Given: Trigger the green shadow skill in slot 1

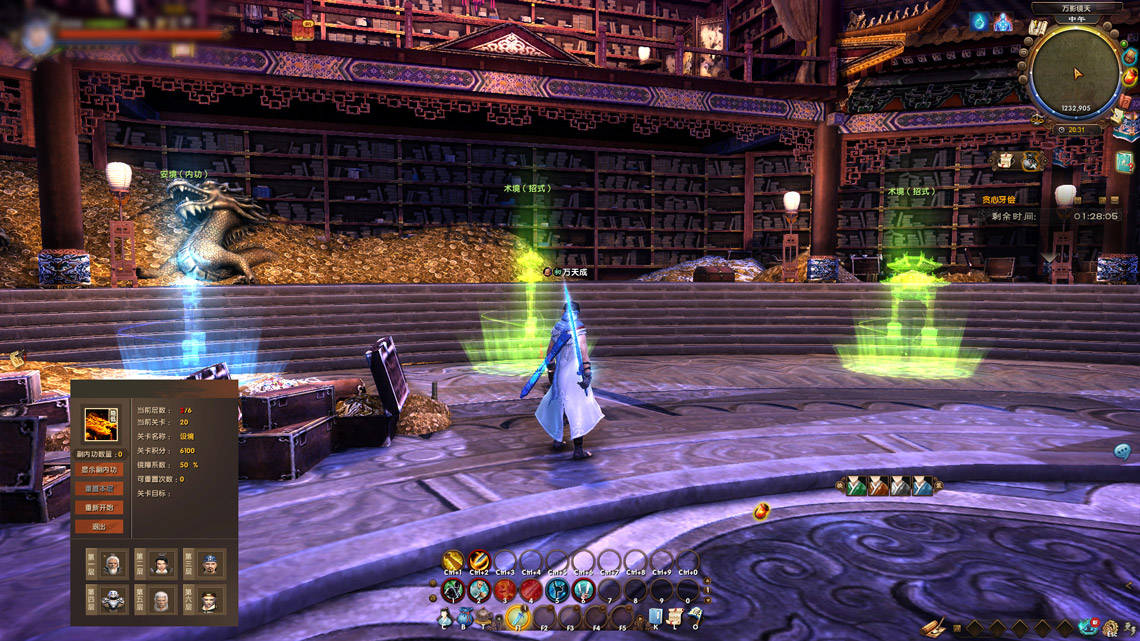Looking at the screenshot, I should pyautogui.click(x=453, y=590).
